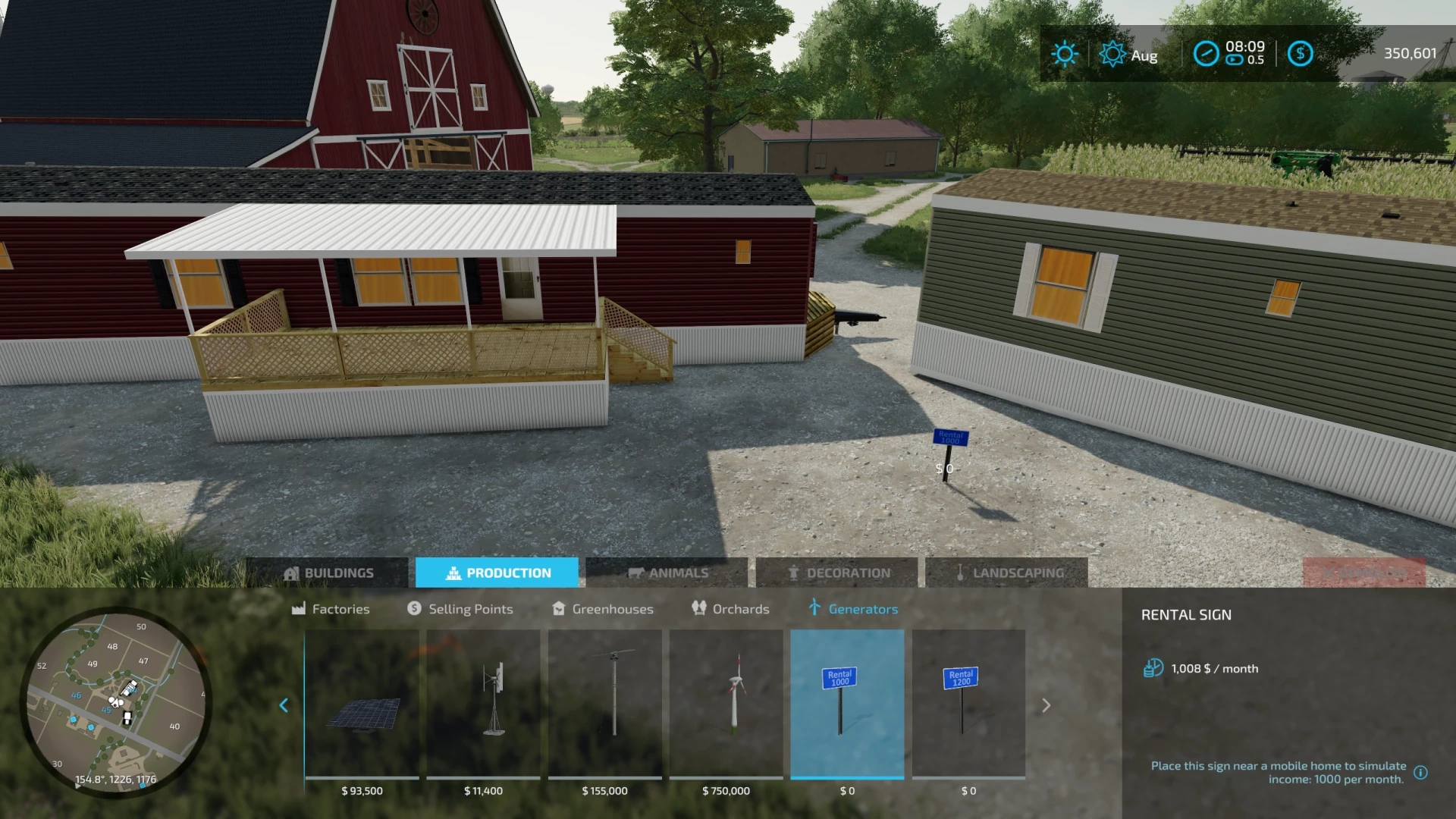Click the right arrow to see more generators
Image resolution: width=1456 pixels, height=819 pixels.
tap(1047, 705)
